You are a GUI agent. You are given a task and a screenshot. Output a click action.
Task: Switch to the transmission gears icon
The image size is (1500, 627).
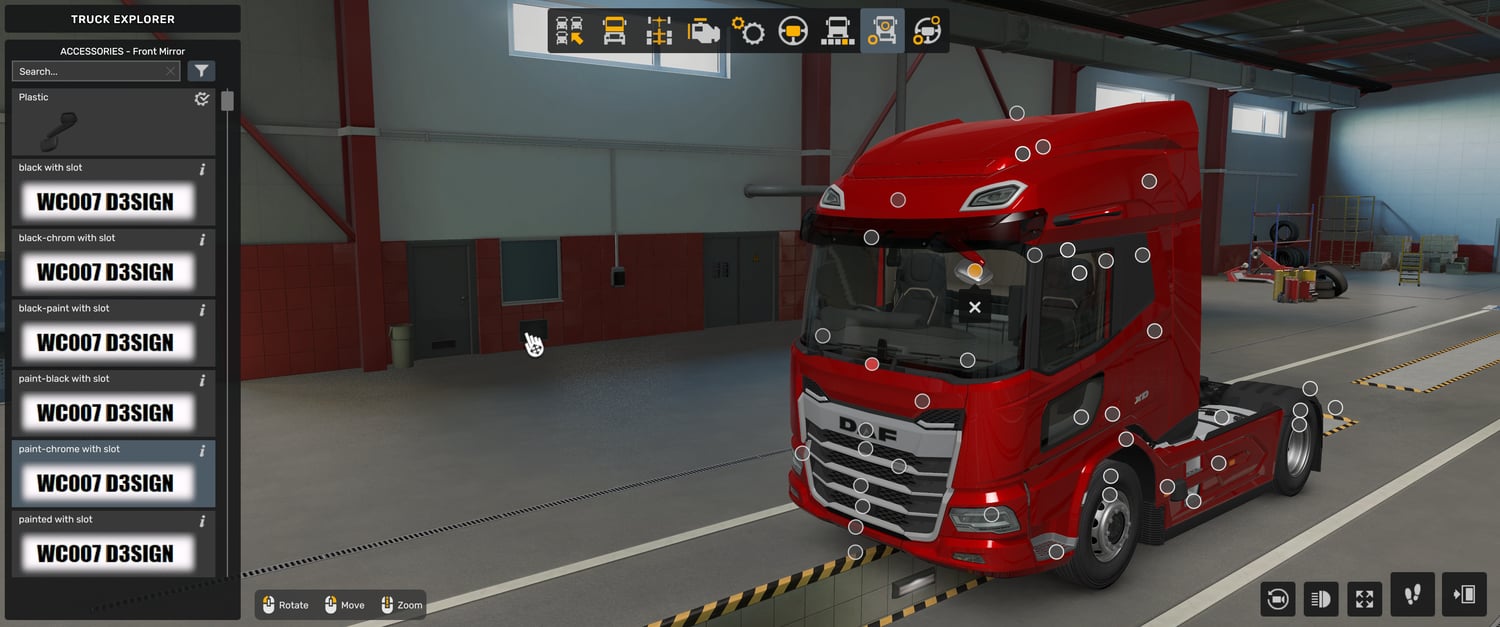tap(748, 31)
